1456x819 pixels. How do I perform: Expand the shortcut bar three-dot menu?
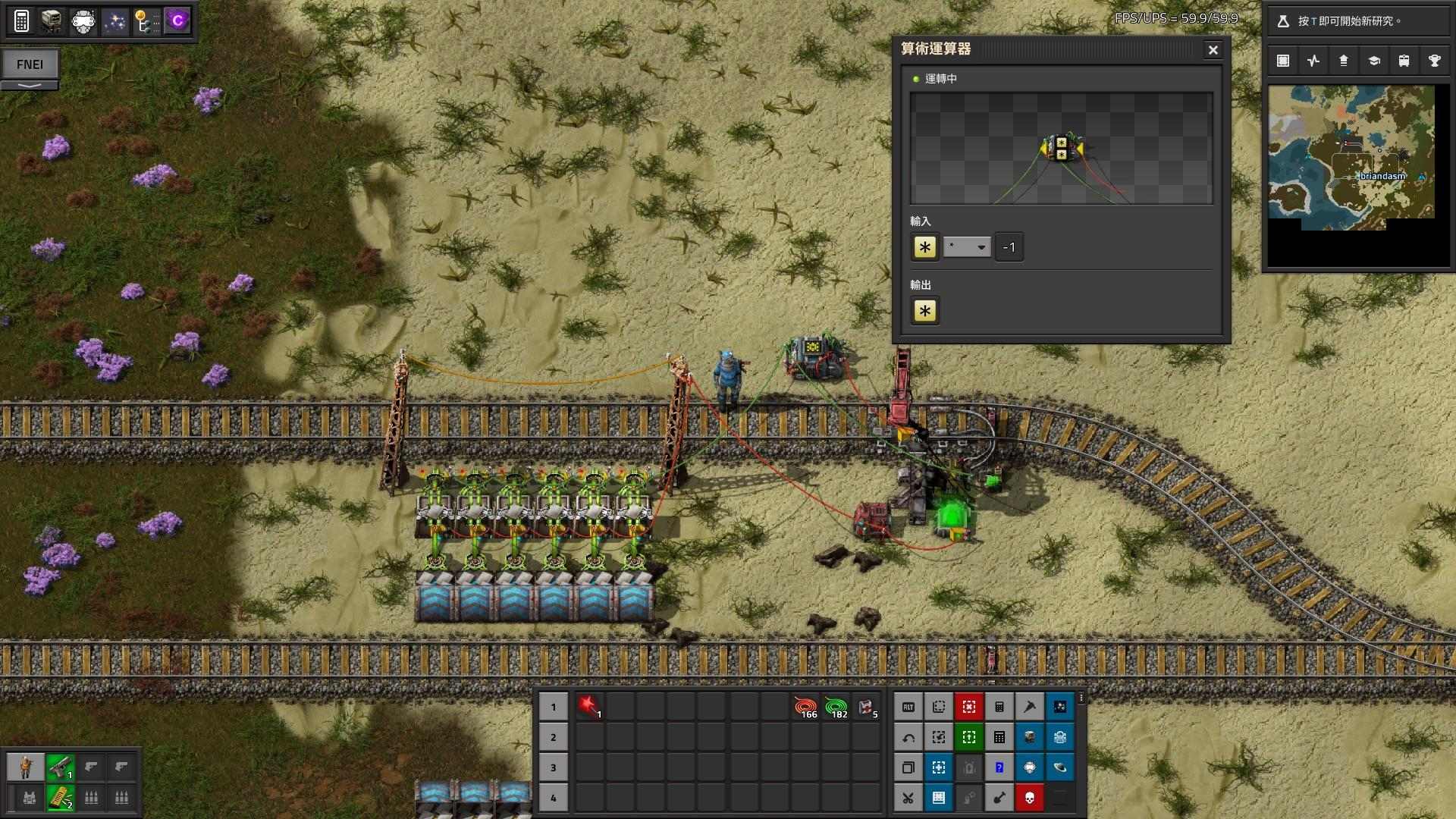click(x=1081, y=698)
